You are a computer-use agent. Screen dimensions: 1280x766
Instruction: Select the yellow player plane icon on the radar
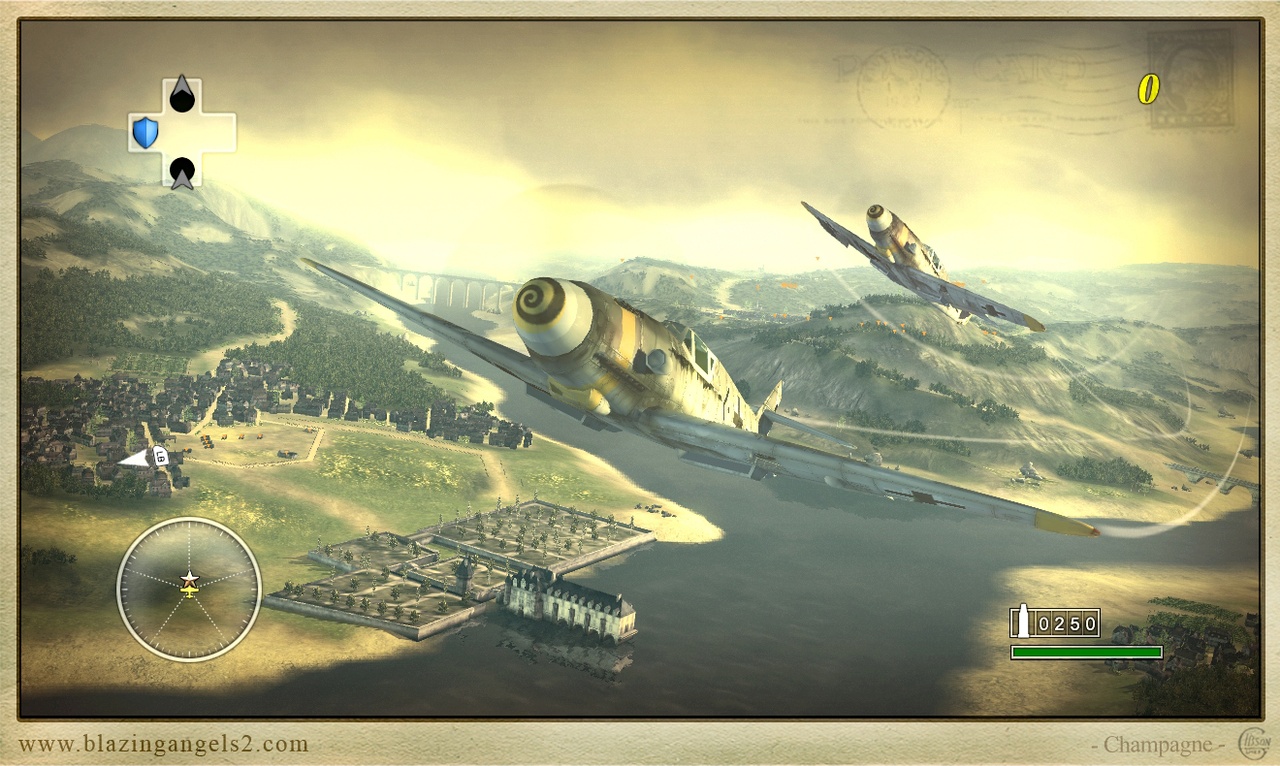(x=187, y=592)
